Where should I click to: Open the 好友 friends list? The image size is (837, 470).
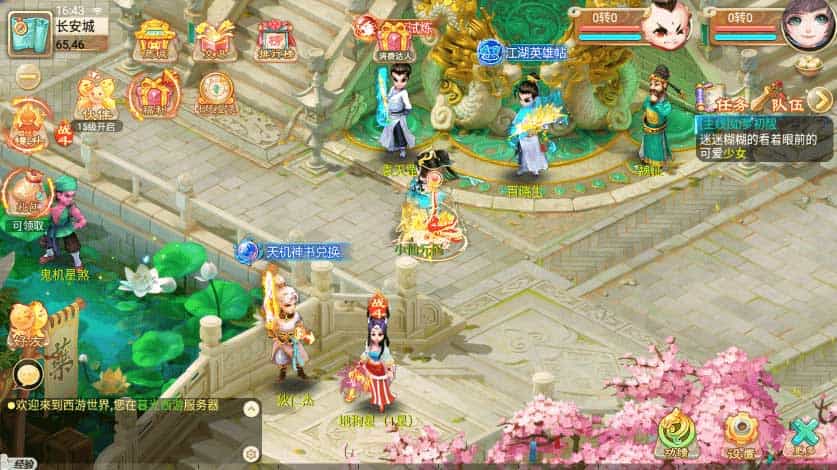point(27,325)
